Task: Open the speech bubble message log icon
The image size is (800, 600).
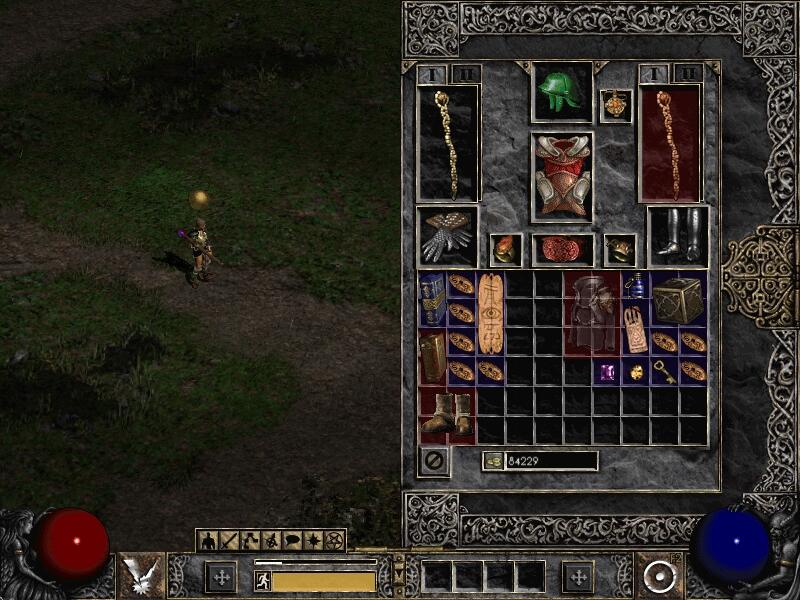Action: coord(293,541)
